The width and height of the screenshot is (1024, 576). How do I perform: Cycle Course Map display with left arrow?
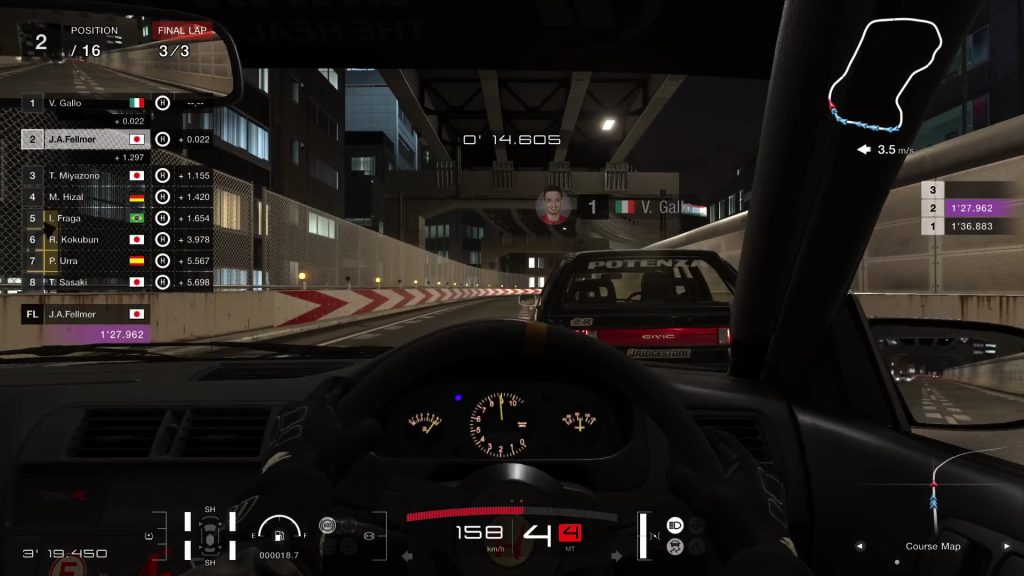click(x=859, y=547)
